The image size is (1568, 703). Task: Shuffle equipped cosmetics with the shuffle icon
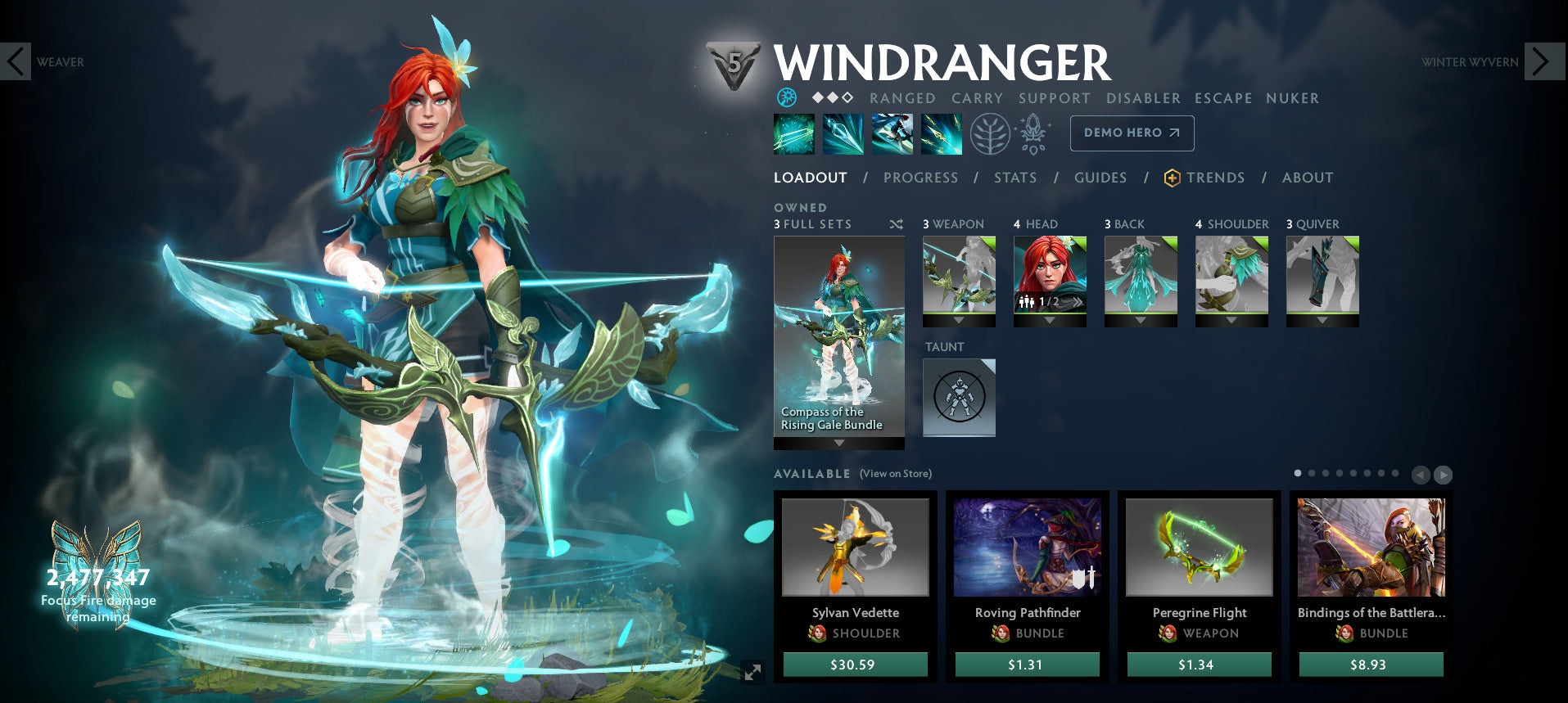tap(897, 223)
